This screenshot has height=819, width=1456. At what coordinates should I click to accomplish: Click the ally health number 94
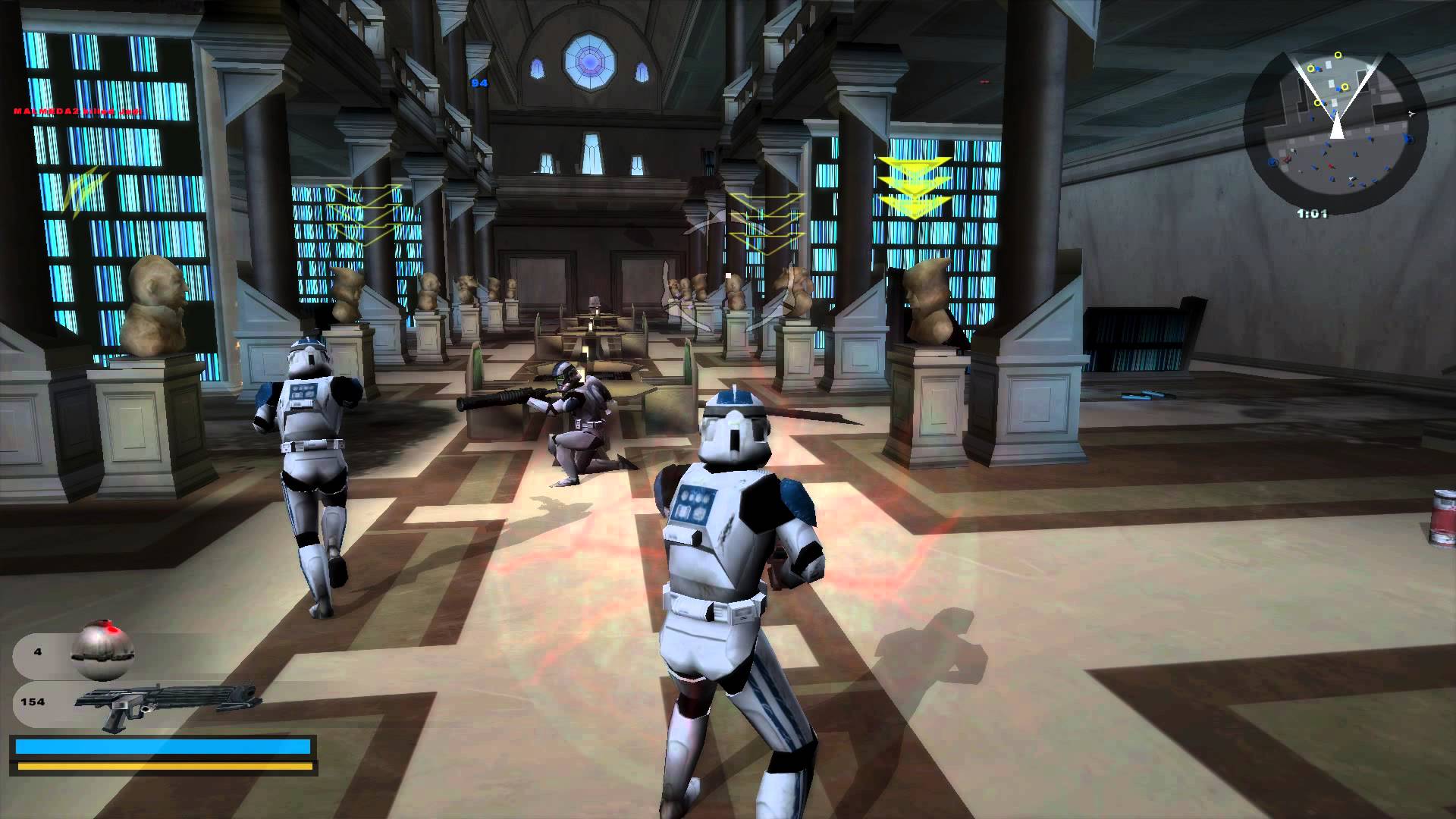pos(479,83)
